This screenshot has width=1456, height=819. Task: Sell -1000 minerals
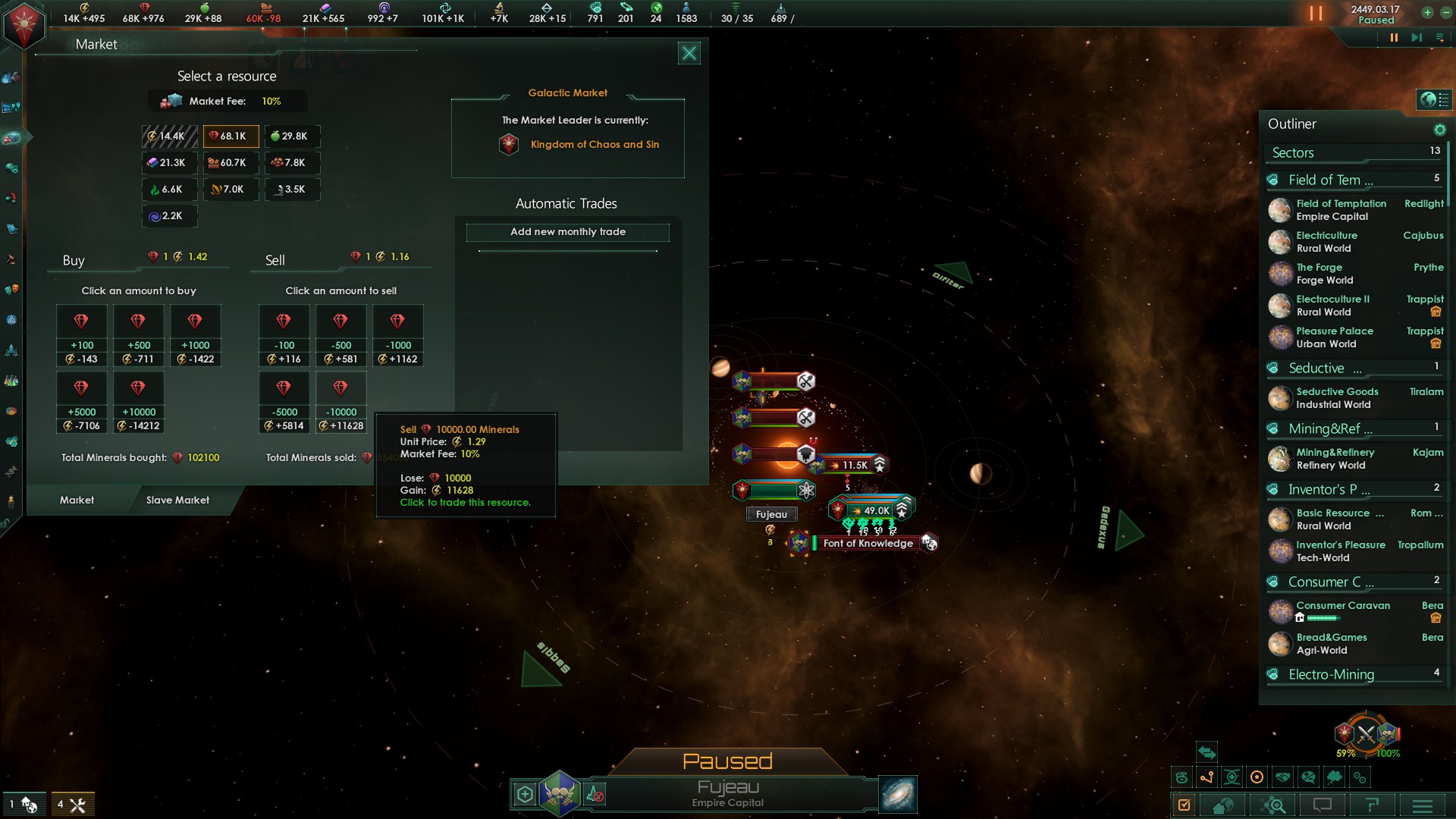click(397, 336)
